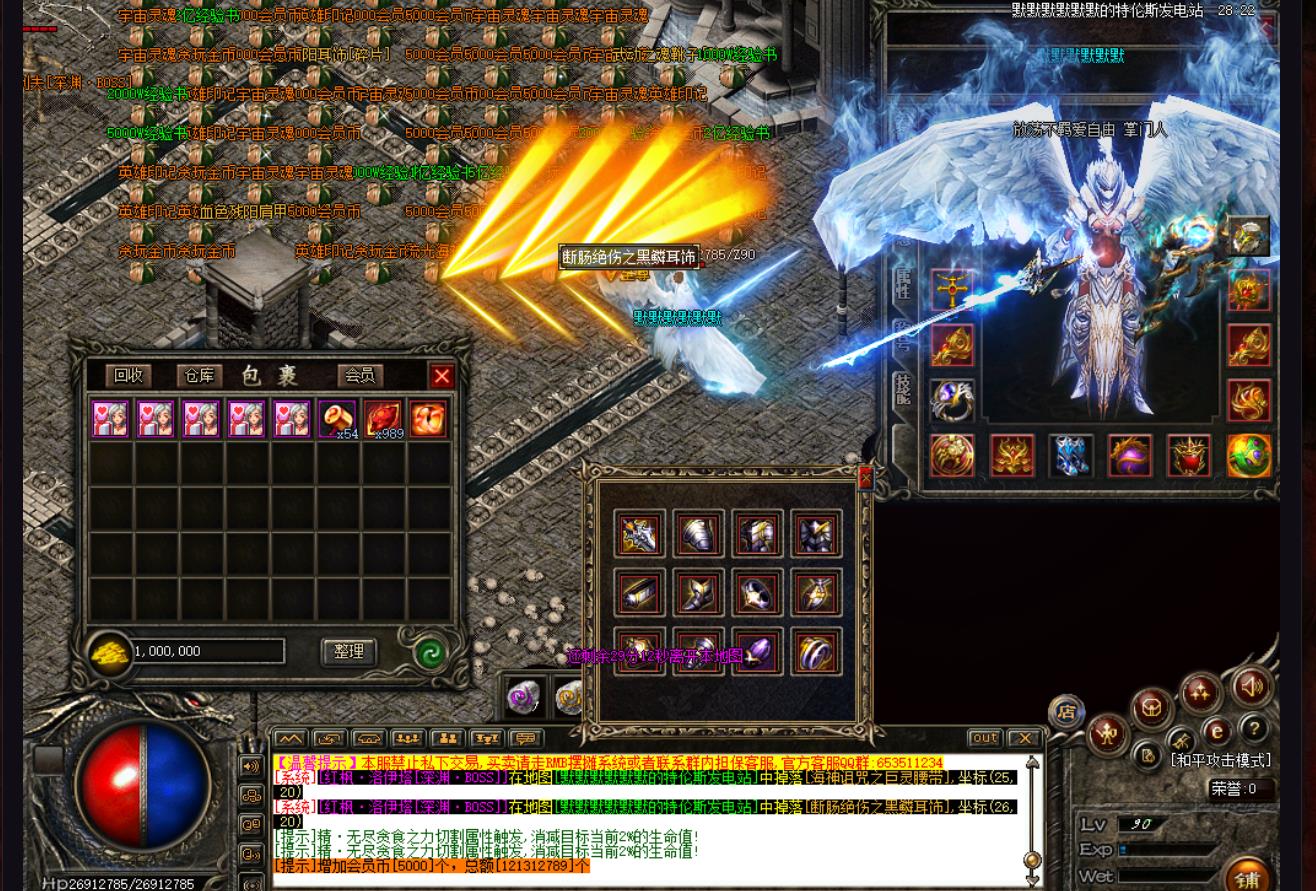Close the equipment grid panel
Viewport: 1316px width, 891px height.
[x=865, y=478]
